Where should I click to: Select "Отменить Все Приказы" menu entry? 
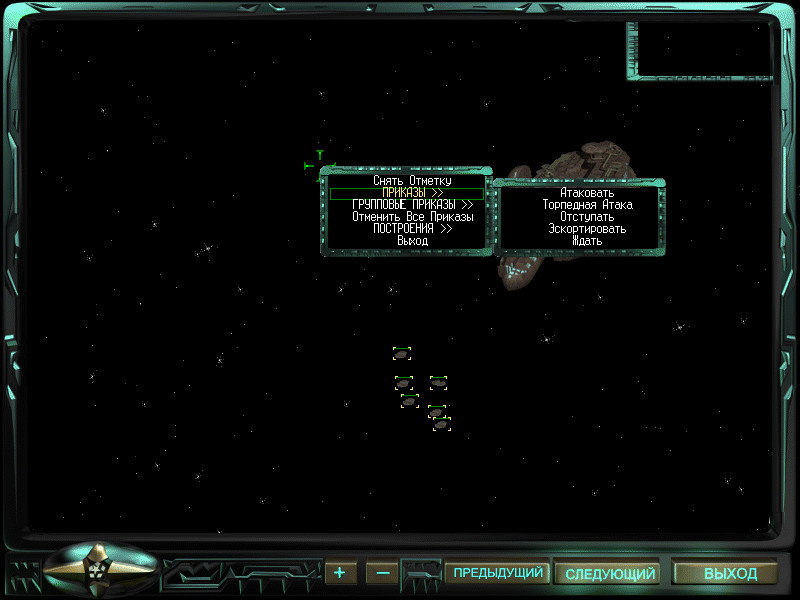(x=412, y=217)
